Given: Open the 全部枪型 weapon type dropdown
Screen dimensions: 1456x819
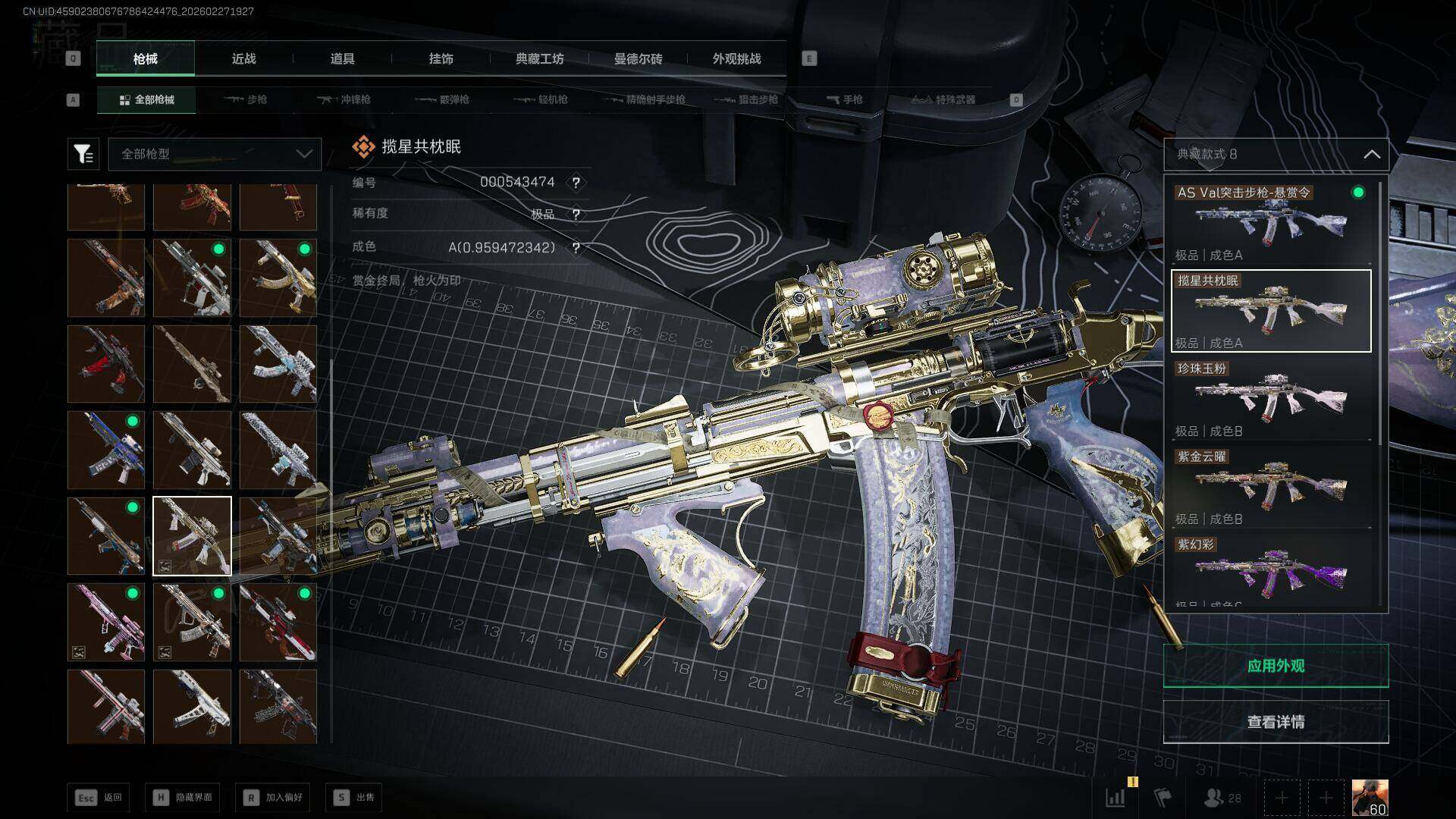Looking at the screenshot, I should 215,154.
